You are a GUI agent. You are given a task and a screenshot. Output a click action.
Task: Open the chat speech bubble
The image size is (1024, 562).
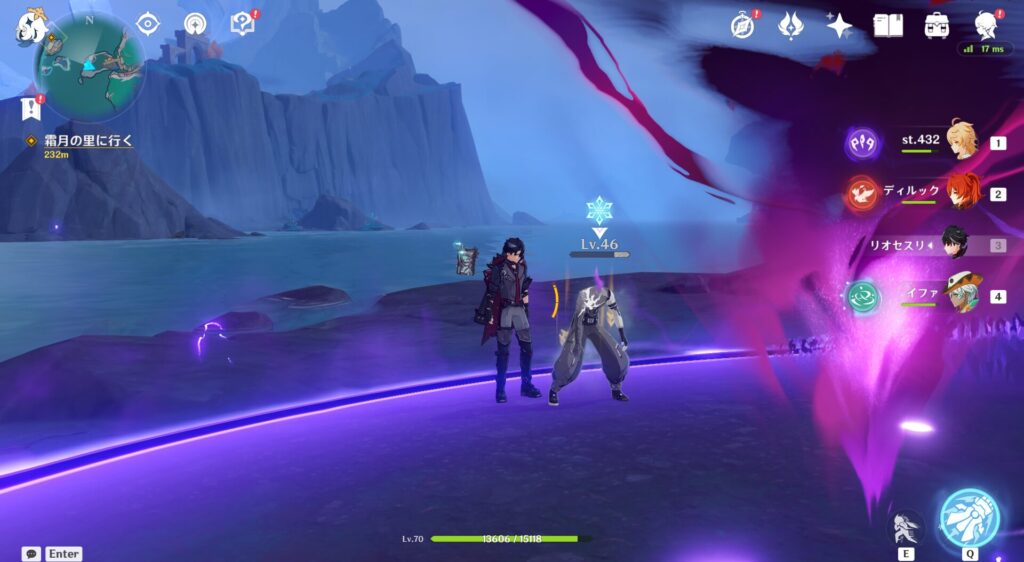click(31, 553)
